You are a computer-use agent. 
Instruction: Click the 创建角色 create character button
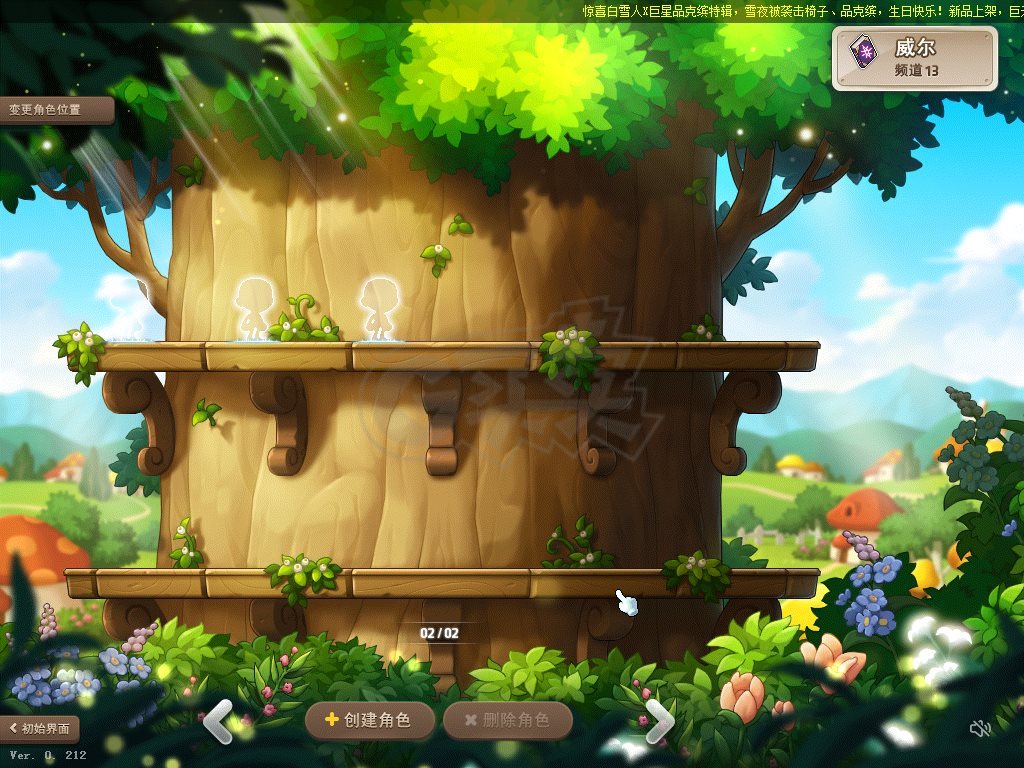coord(370,720)
